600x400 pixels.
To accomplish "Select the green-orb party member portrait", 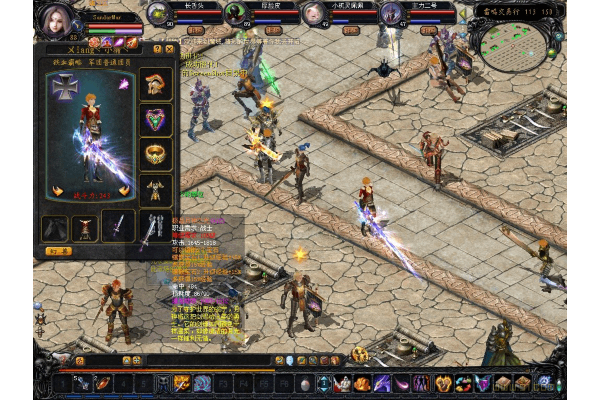I will click(x=236, y=13).
